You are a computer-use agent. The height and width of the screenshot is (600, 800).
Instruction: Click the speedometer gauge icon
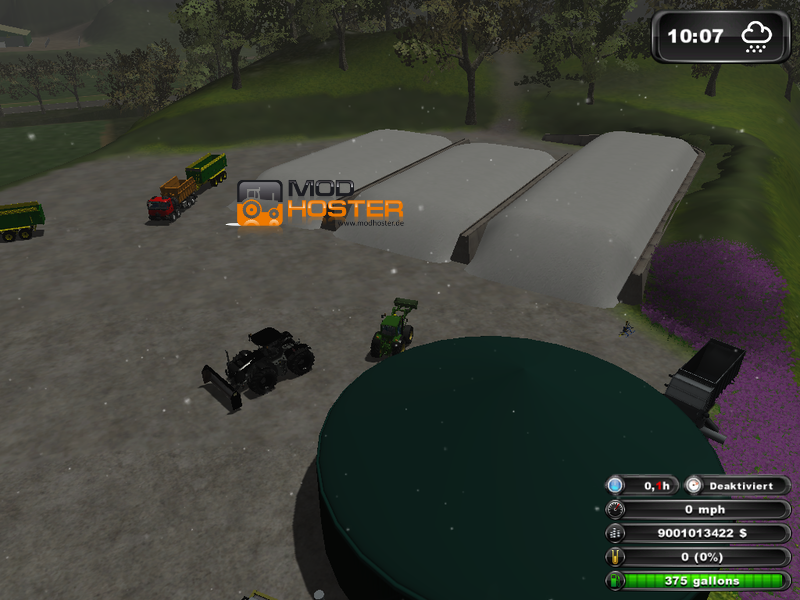(x=615, y=509)
